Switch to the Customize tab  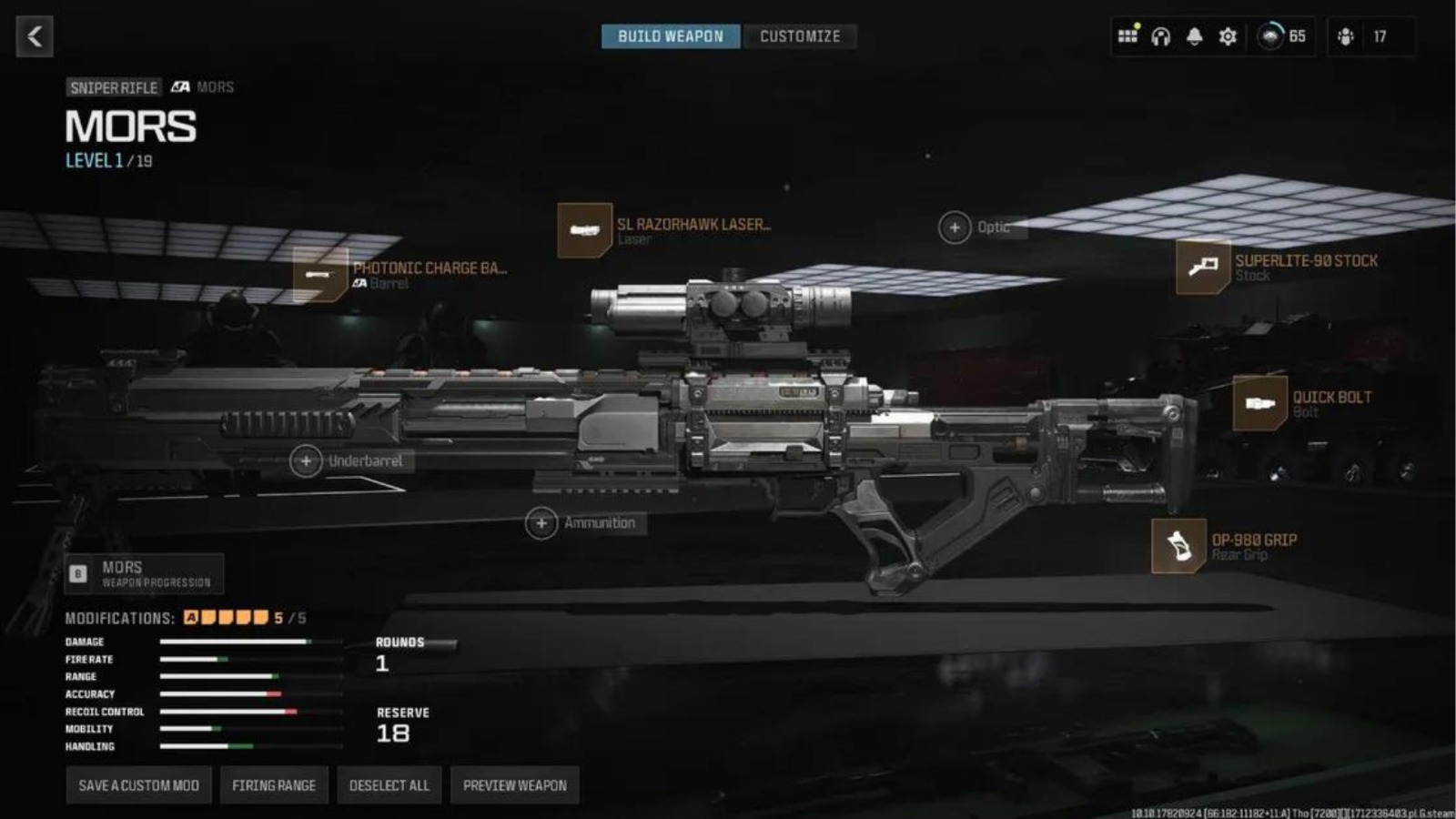pos(800,36)
